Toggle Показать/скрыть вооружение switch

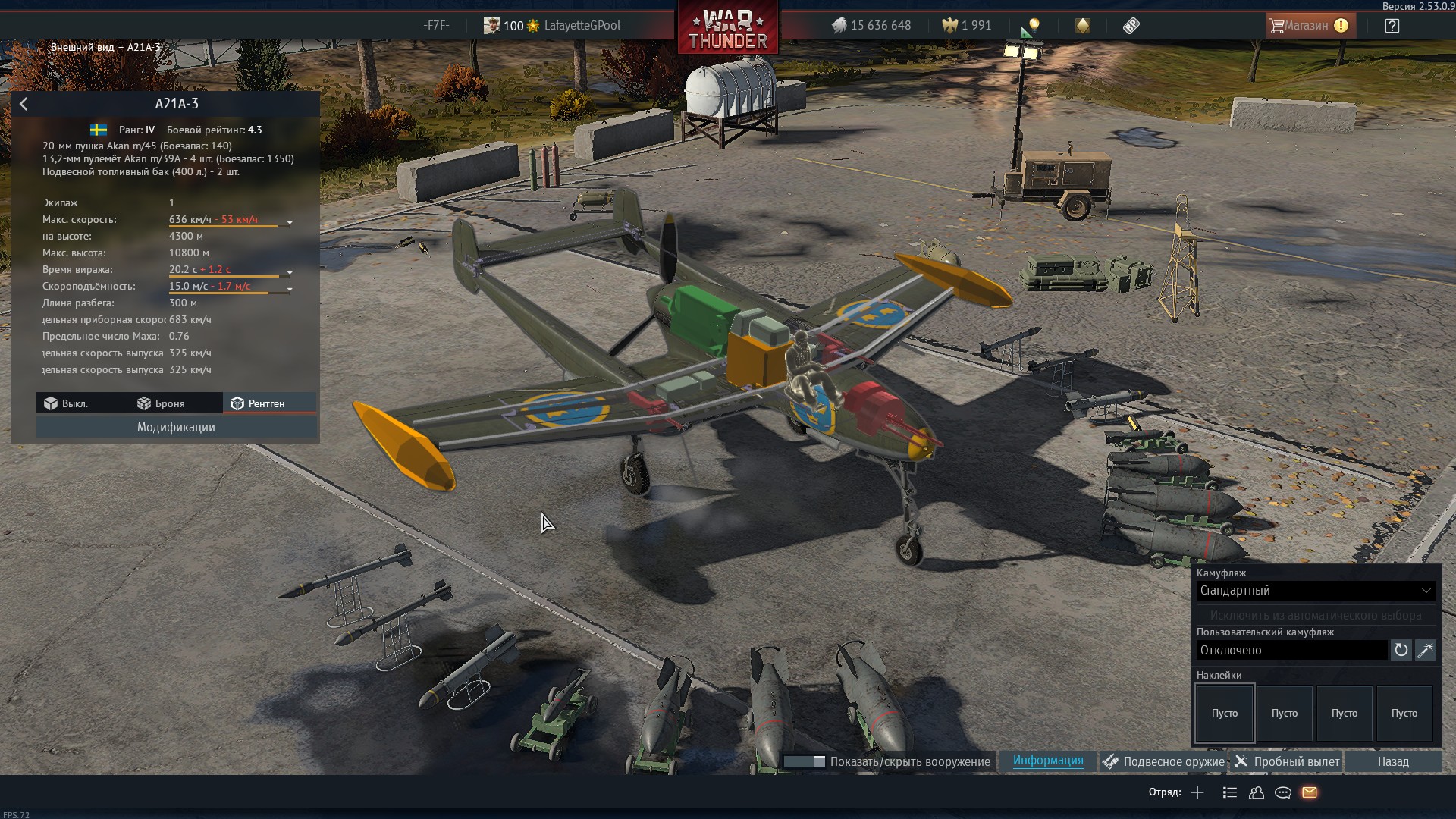[805, 761]
